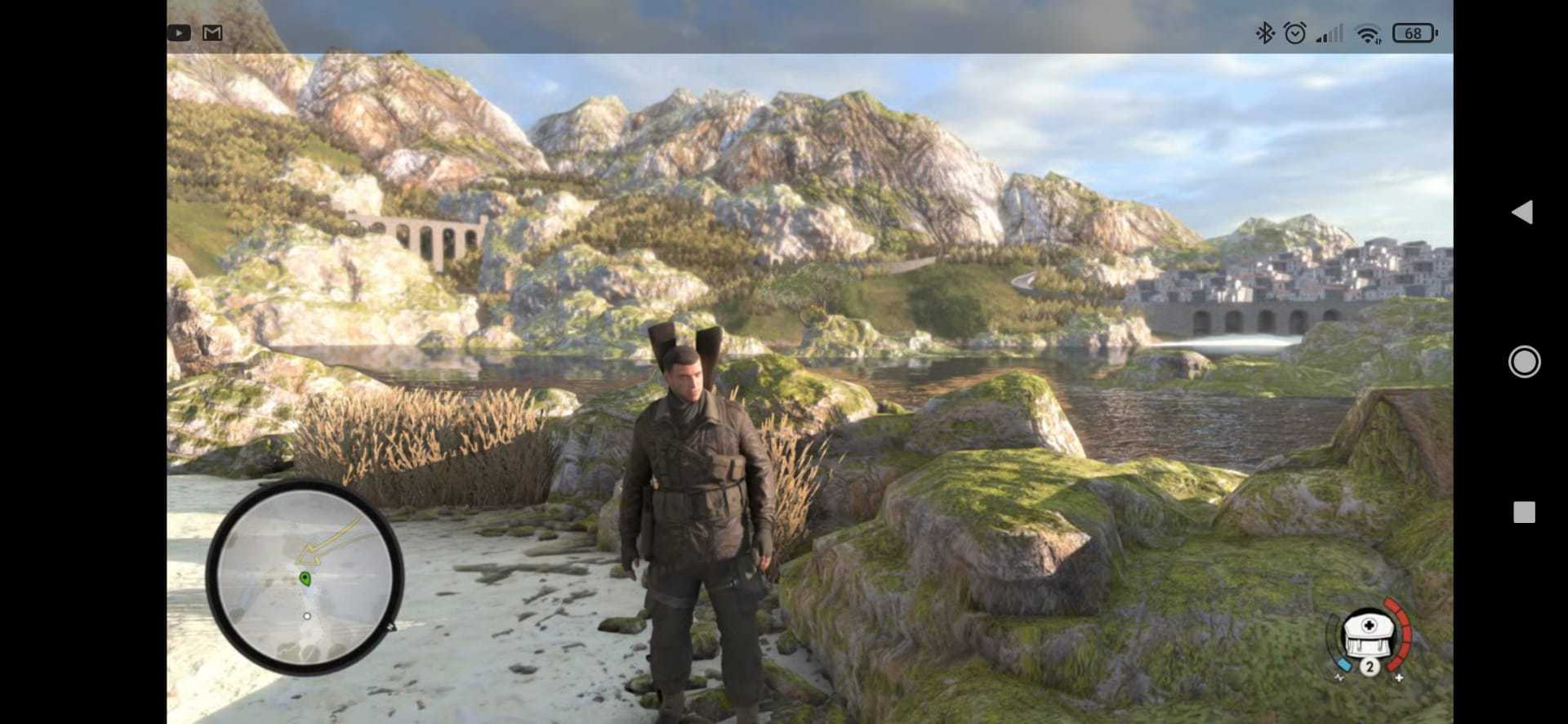Tap the Android recent apps square button
Viewport: 1568px width, 724px height.
point(1524,512)
